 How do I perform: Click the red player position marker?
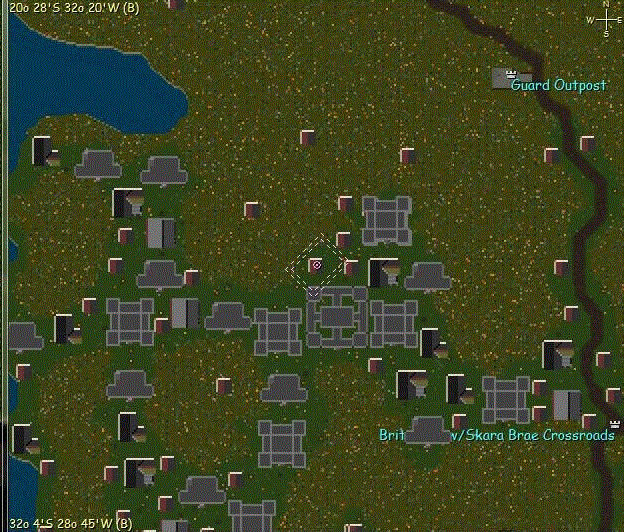[x=316, y=265]
